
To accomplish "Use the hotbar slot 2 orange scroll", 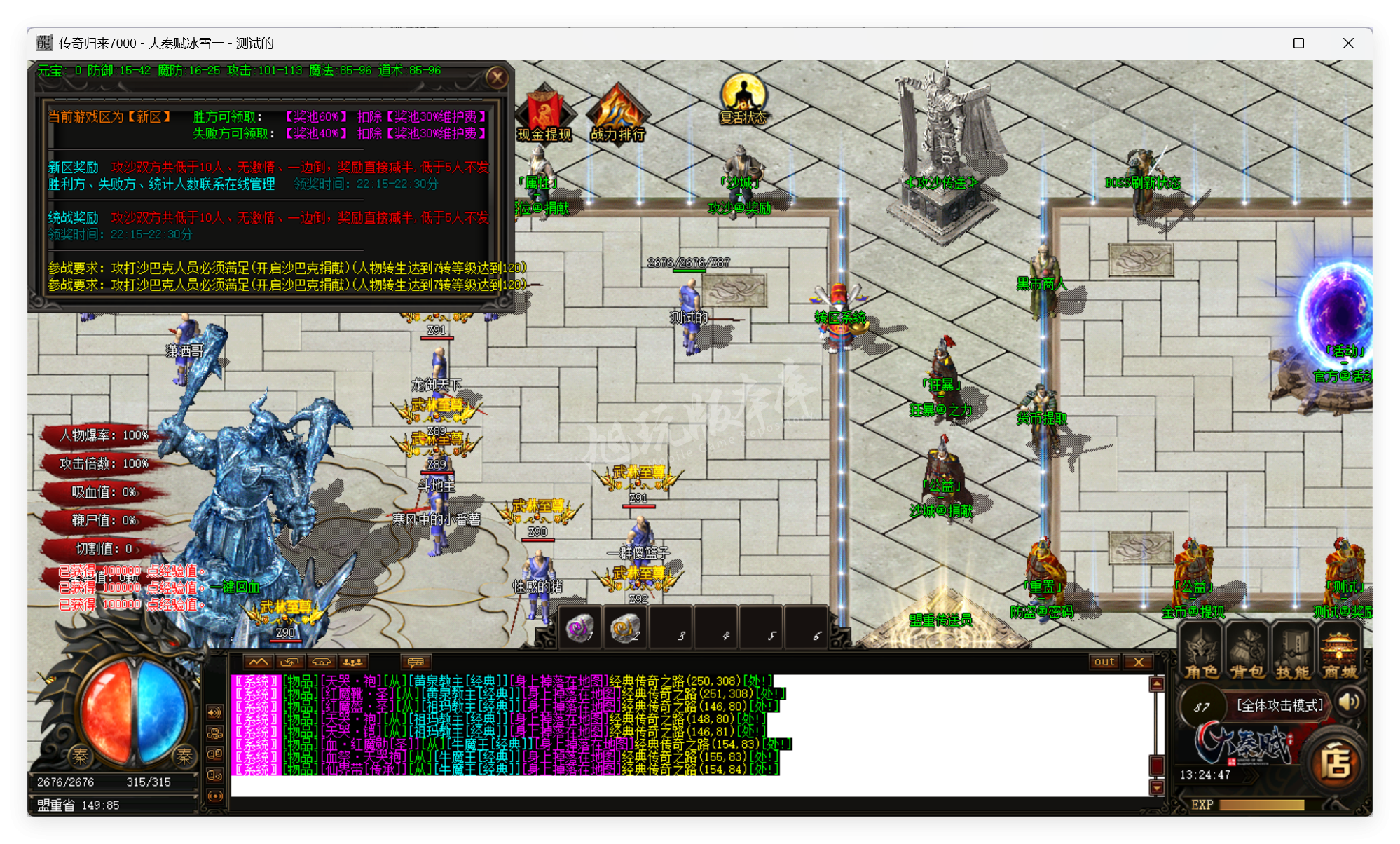I will pyautogui.click(x=624, y=627).
